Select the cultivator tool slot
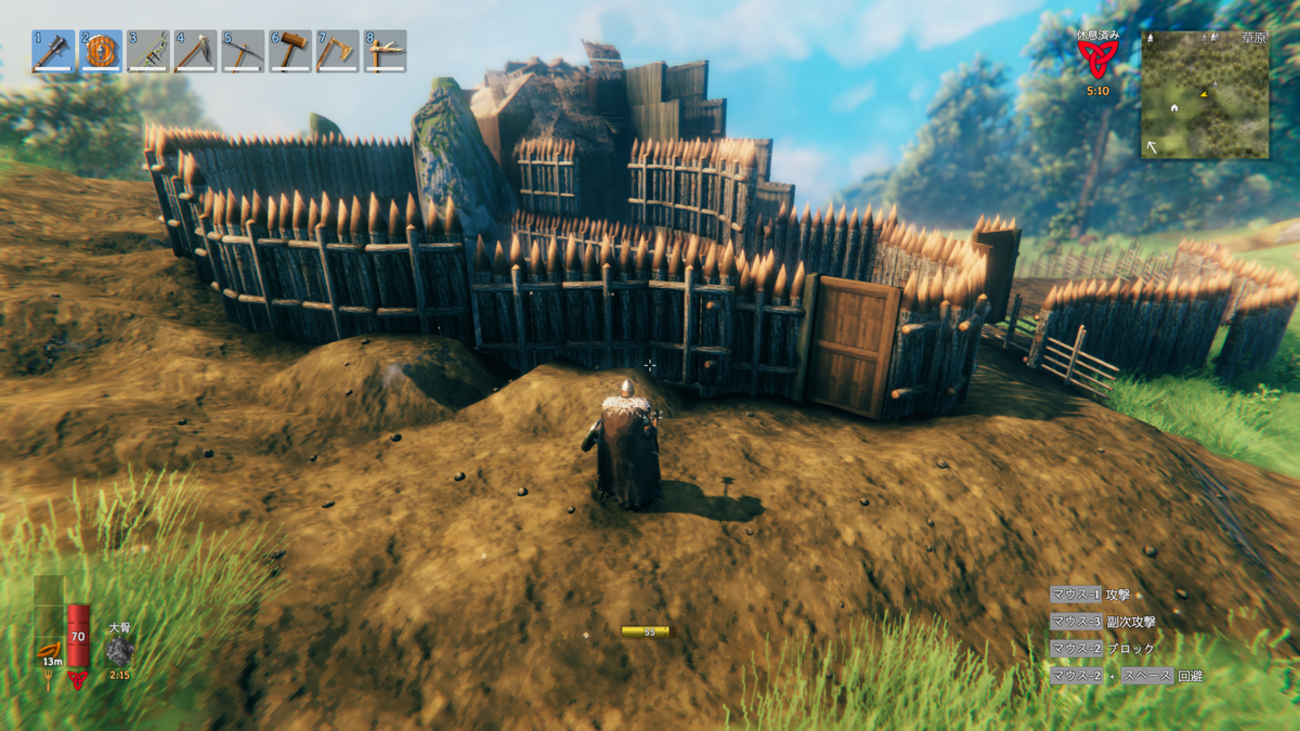 [x=196, y=51]
